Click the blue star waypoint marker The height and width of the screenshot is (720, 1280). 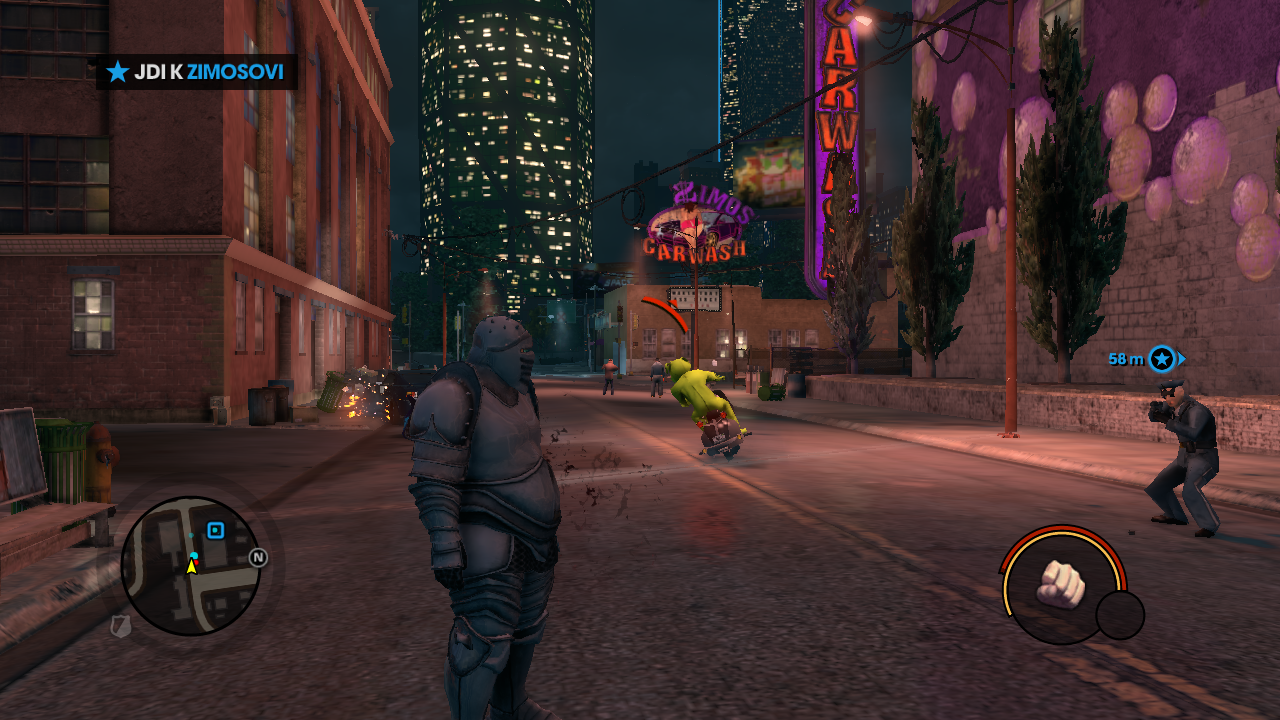click(x=1161, y=358)
